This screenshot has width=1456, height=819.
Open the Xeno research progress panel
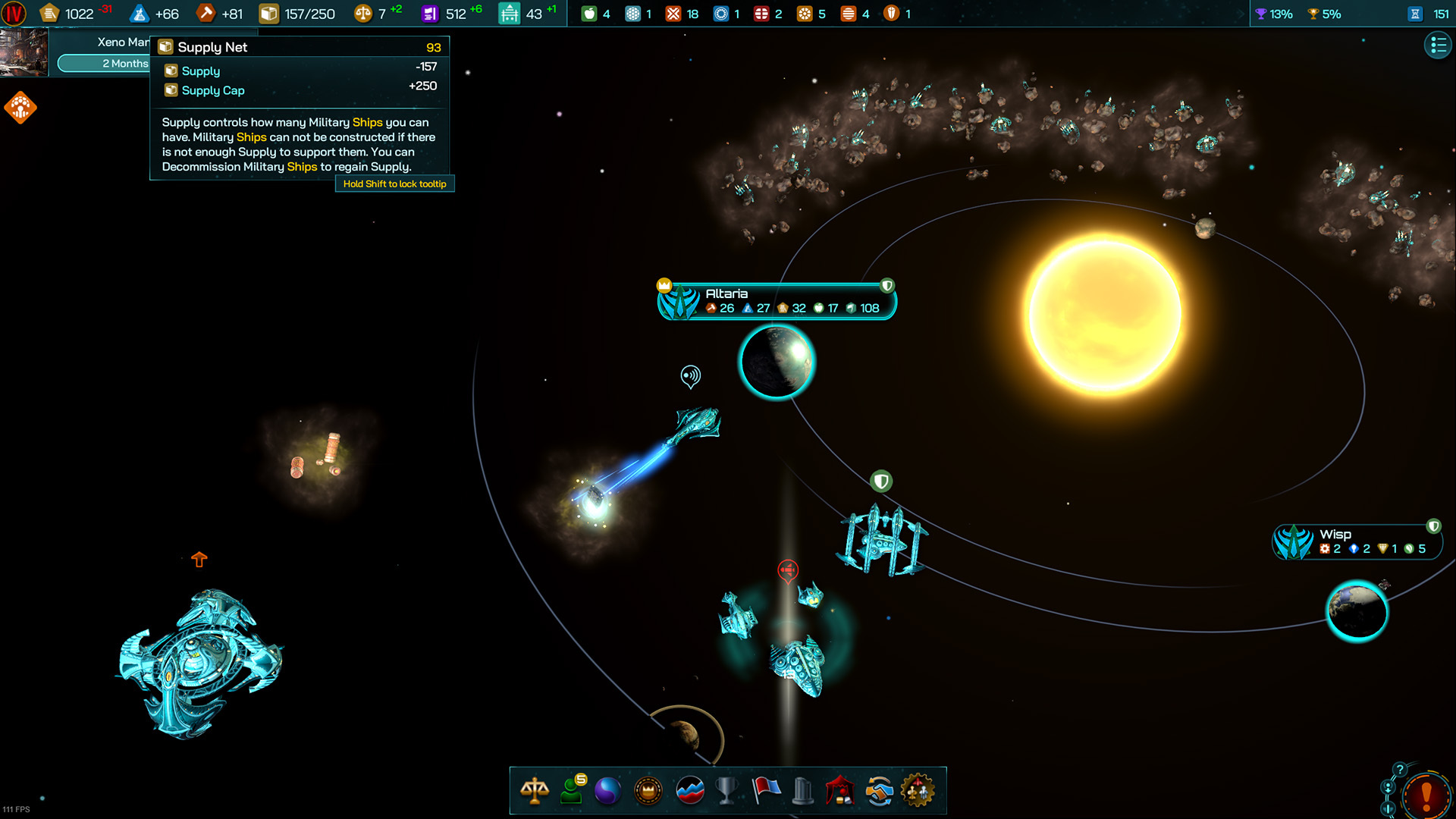[102, 52]
